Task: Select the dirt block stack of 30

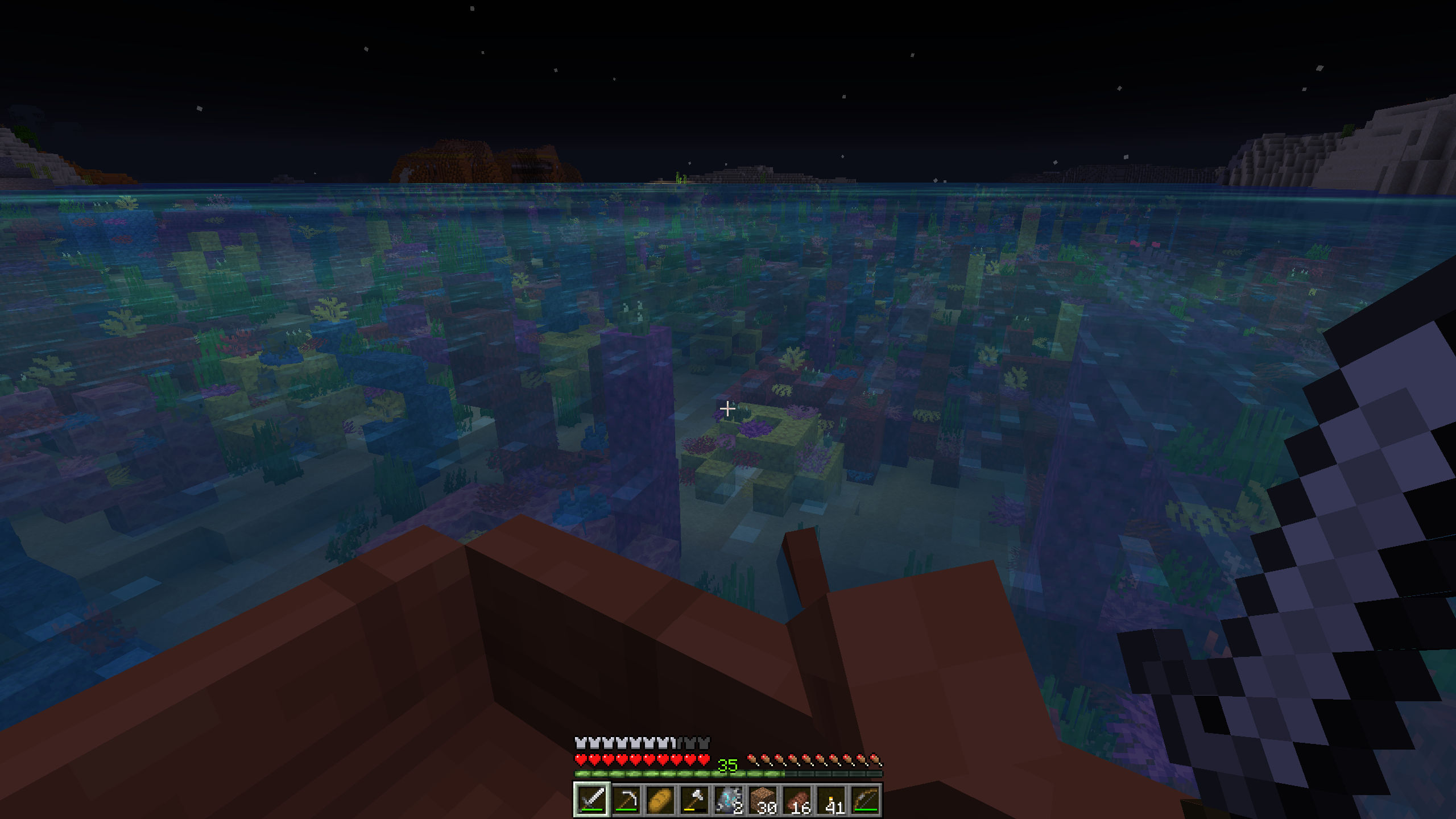Action: [x=762, y=800]
